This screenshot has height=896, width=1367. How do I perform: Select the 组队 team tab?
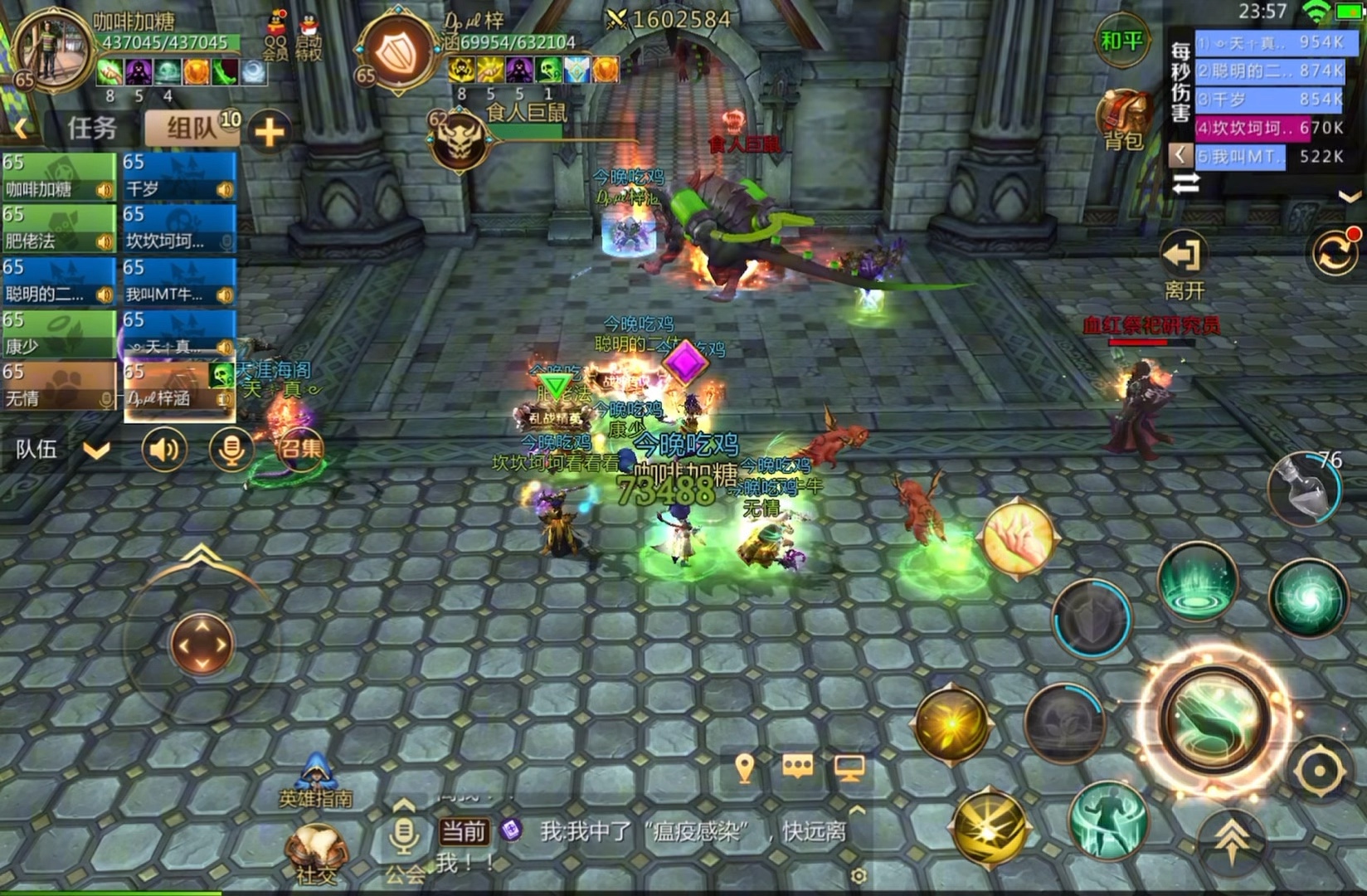(x=192, y=129)
